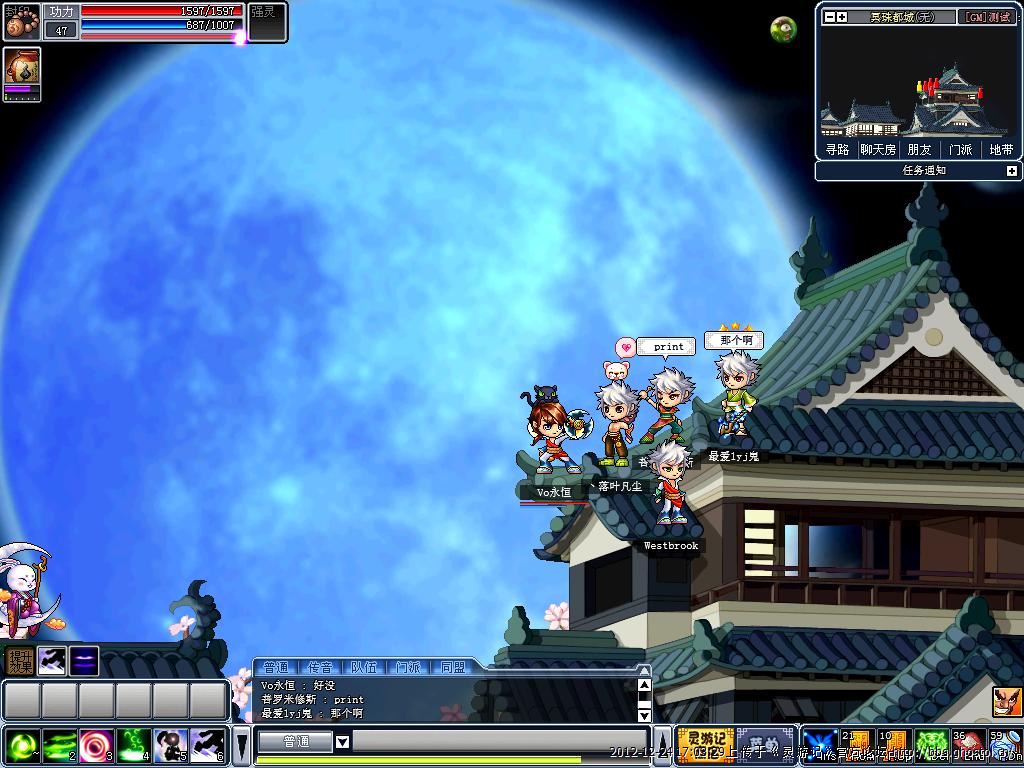
Task: Switch to the 队伍 team chat tab
Action: (x=364, y=667)
